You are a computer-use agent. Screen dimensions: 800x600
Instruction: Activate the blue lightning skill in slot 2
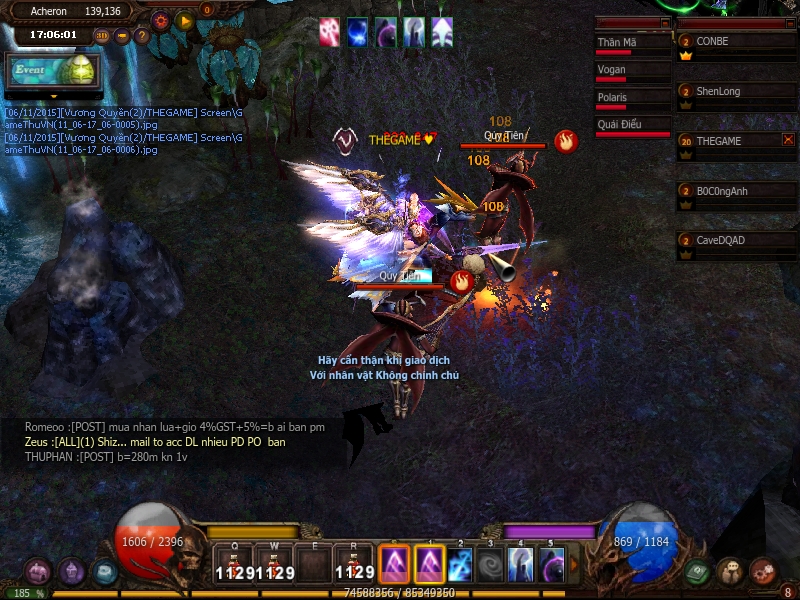[460, 565]
